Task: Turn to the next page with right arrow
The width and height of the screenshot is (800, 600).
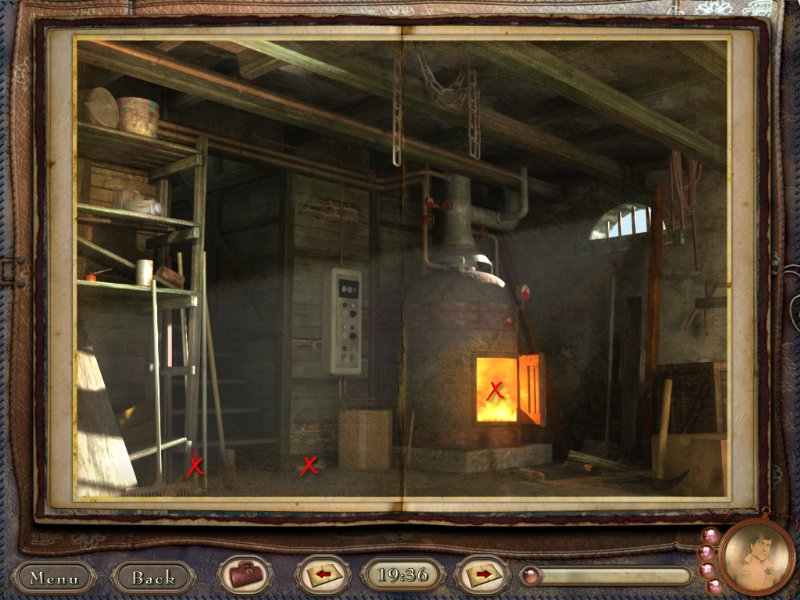Action: click(483, 575)
